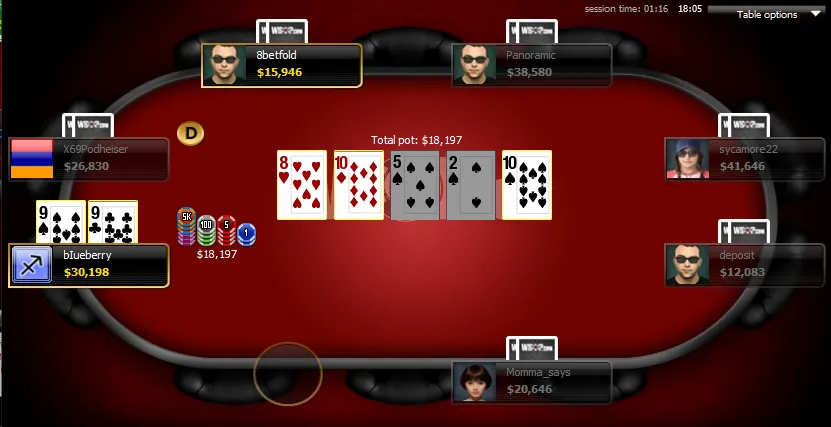The image size is (831, 427).
Task: Click the 8 of hearts board card
Action: pos(301,185)
